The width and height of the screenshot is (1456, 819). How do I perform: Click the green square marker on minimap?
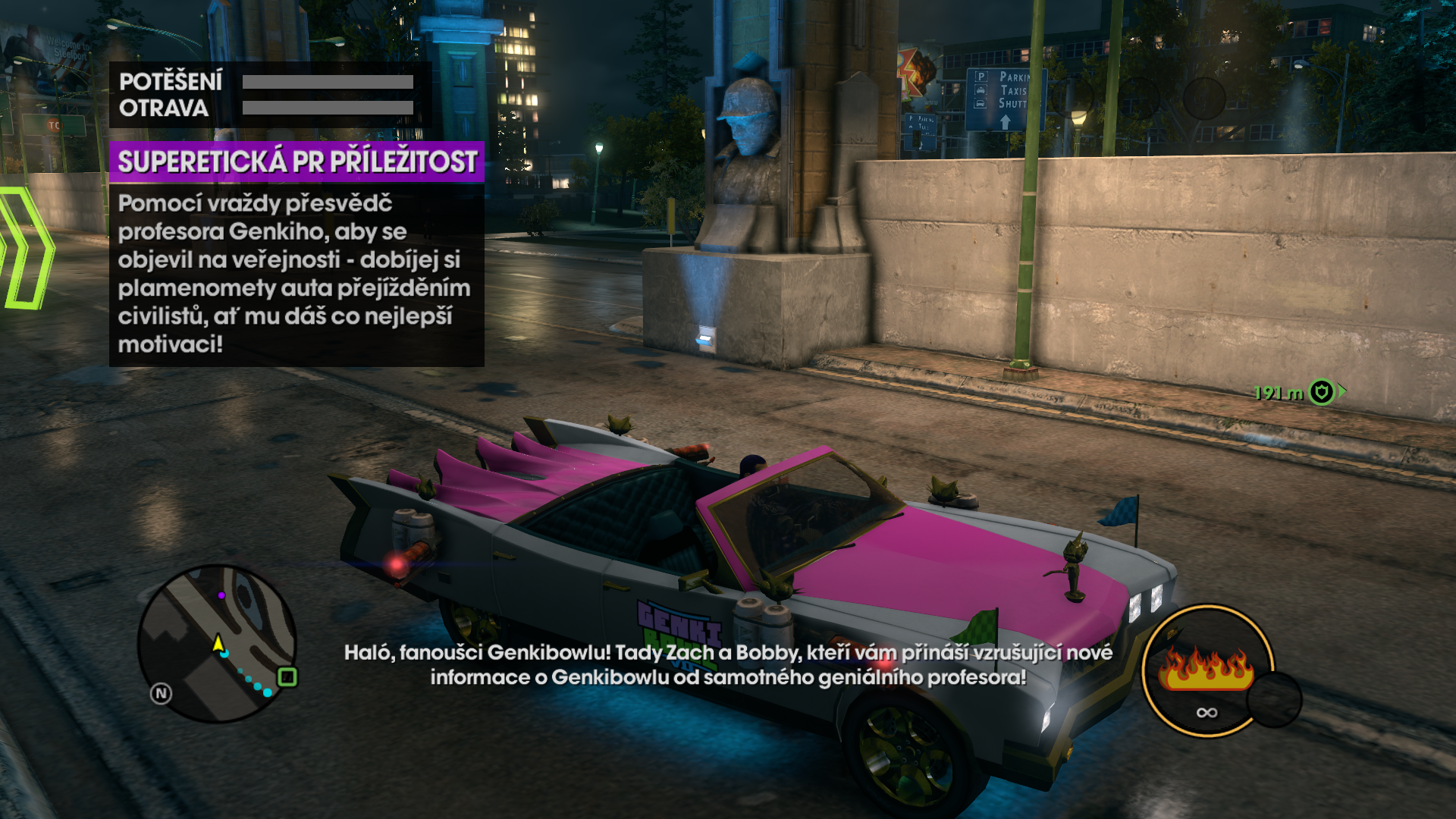pos(287,676)
